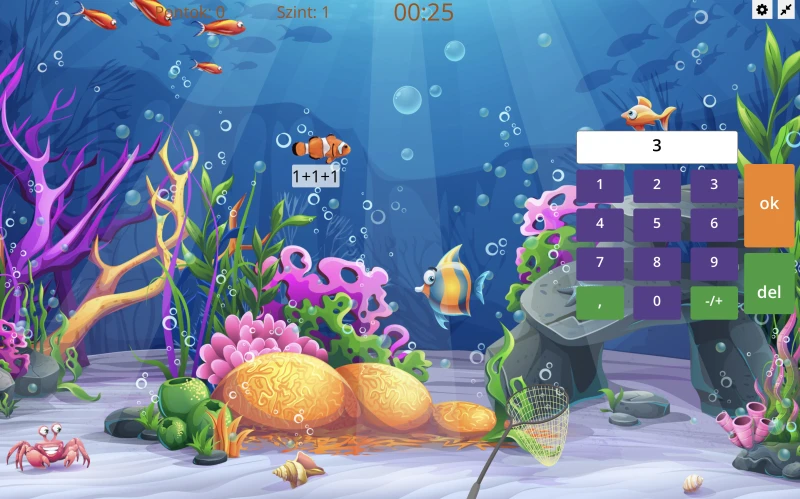Select the number 6 keypad button
Image resolution: width=800 pixels, height=499 pixels.
coord(714,223)
